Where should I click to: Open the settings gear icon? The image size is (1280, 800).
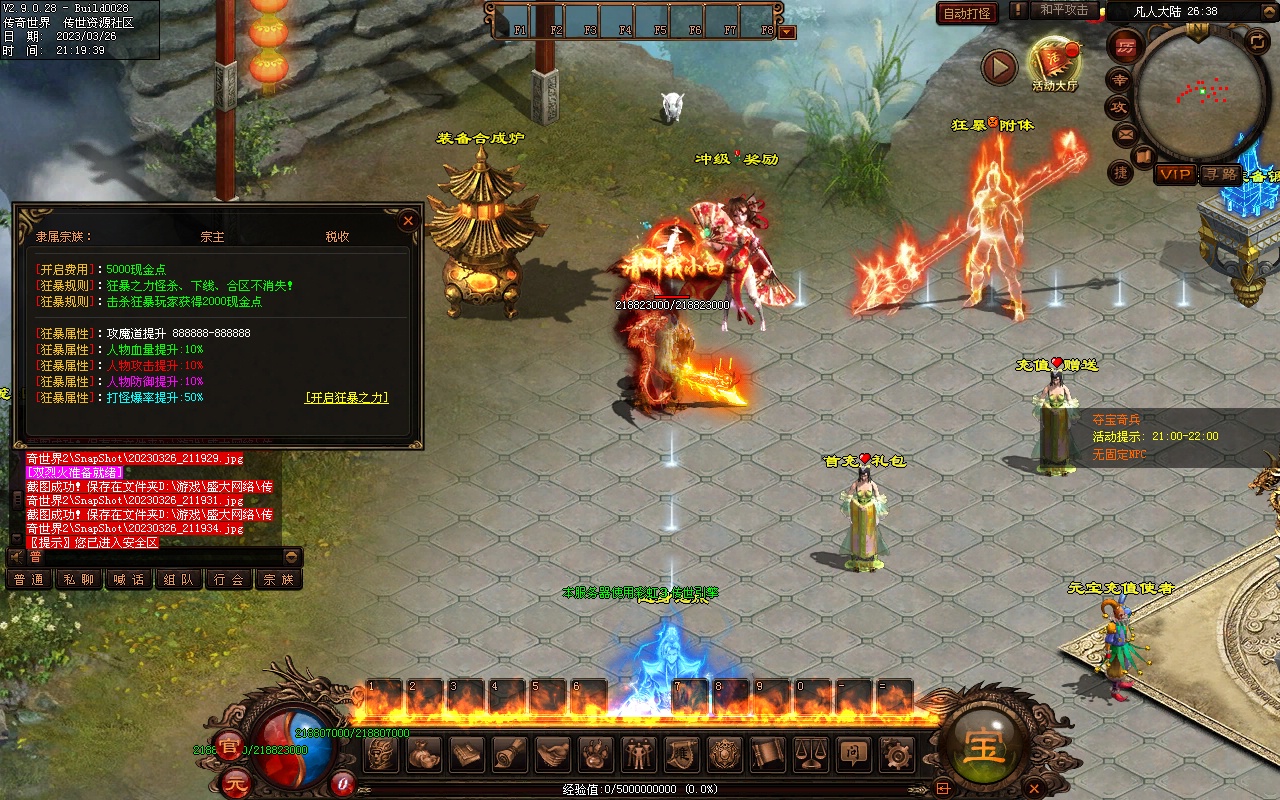pos(896,753)
